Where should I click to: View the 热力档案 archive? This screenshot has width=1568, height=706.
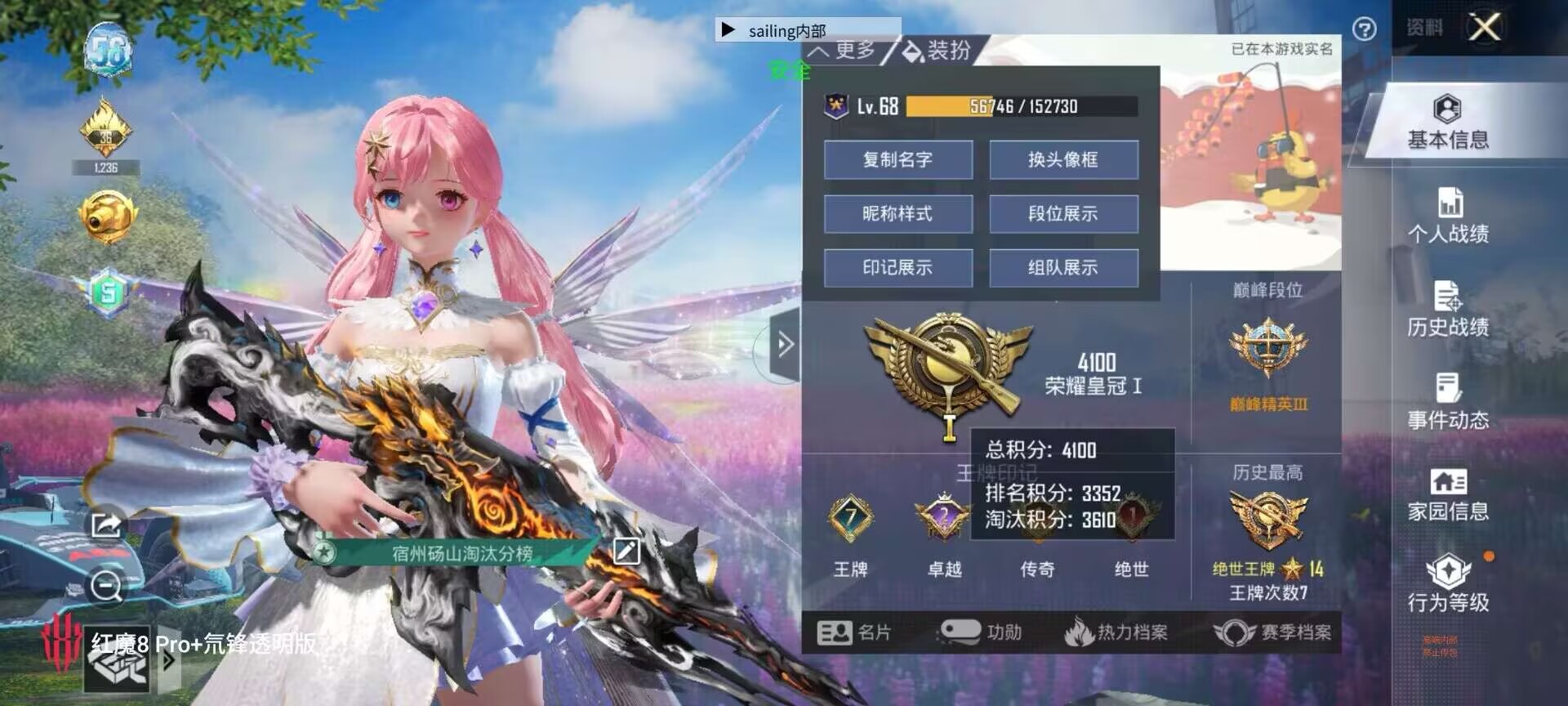(1119, 631)
